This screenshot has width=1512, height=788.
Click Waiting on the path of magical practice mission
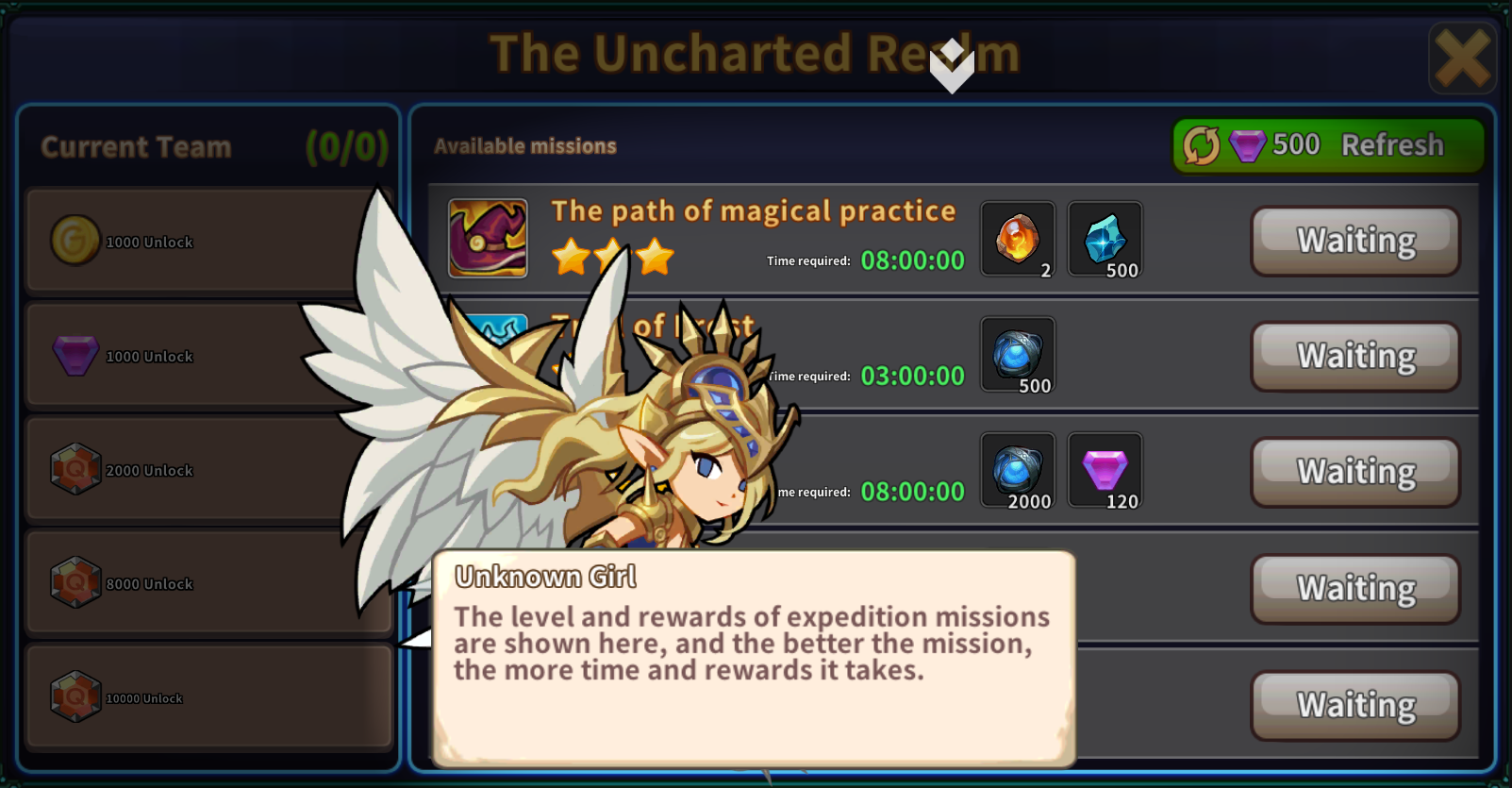click(x=1354, y=241)
